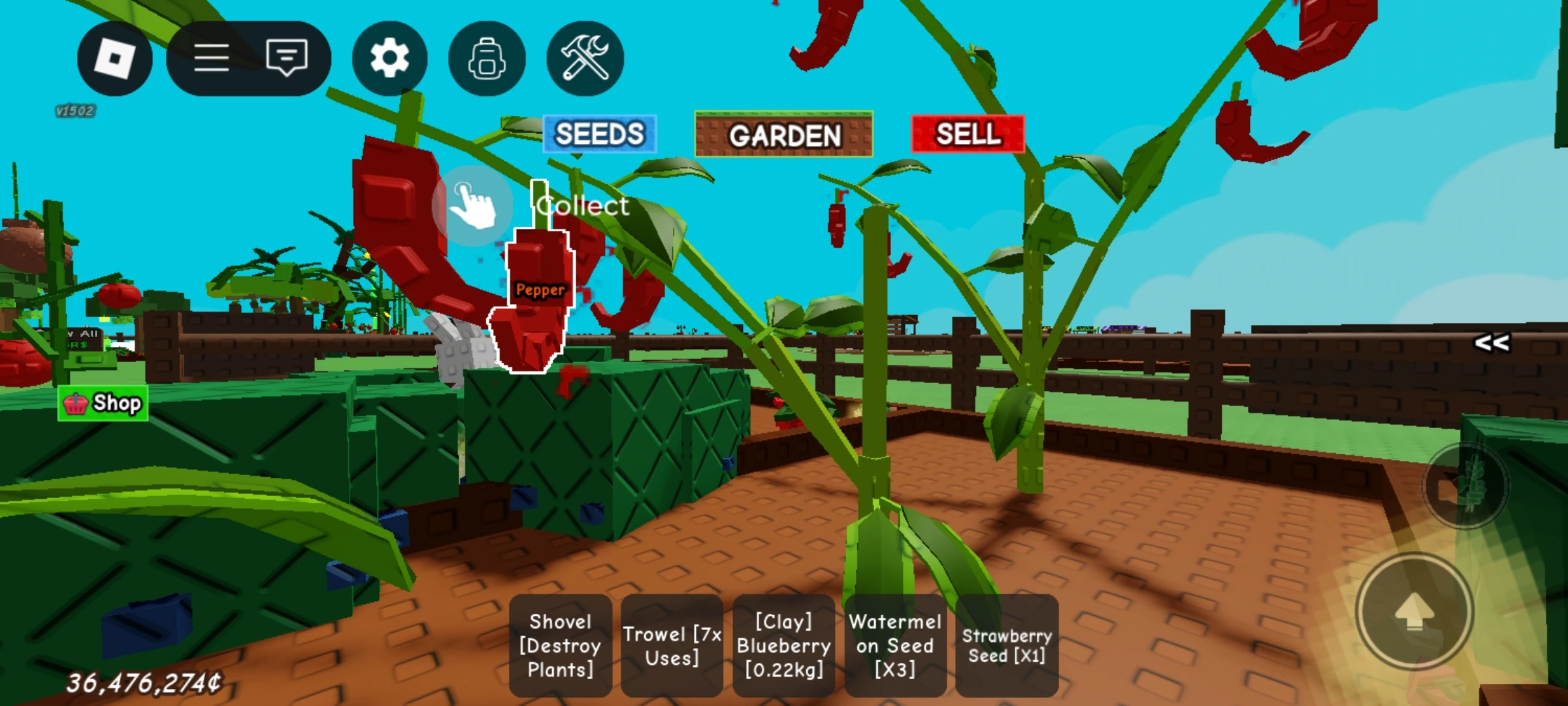Open the hamburger navigation icon

pos(212,58)
